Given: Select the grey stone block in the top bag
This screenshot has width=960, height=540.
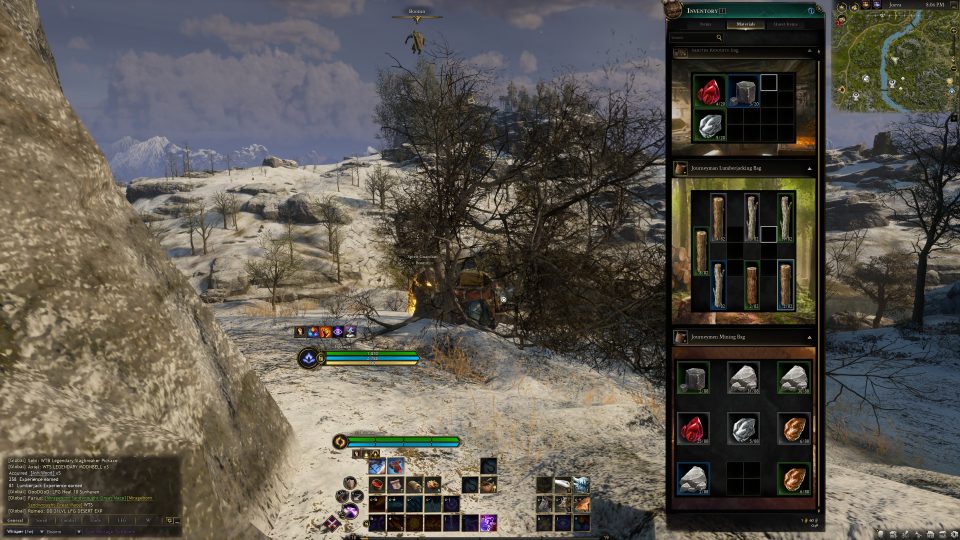Looking at the screenshot, I should pyautogui.click(x=742, y=92).
